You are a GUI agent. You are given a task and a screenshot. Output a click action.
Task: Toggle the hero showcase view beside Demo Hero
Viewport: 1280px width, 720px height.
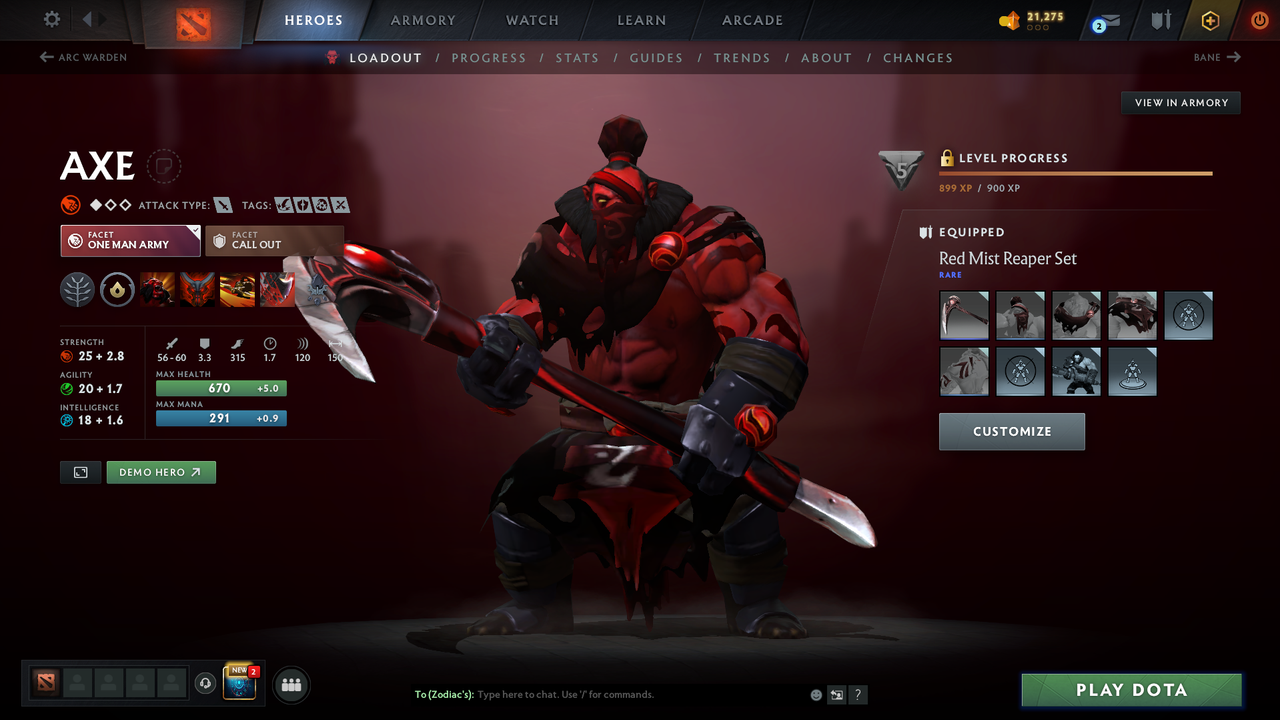pyautogui.click(x=80, y=472)
